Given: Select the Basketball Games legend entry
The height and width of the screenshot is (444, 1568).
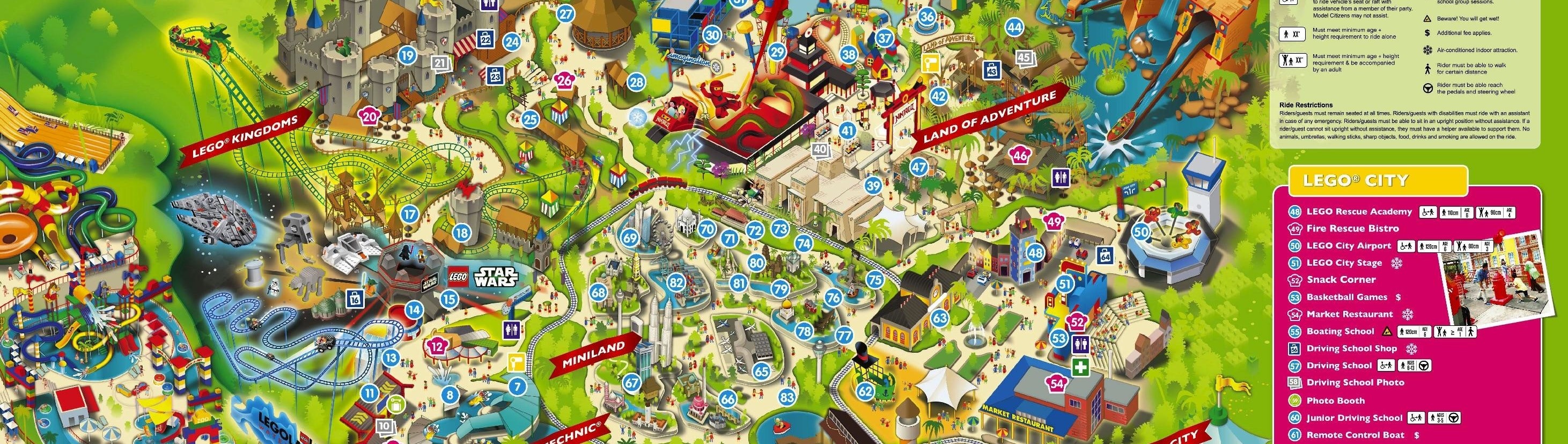Looking at the screenshot, I should pos(1346,297).
